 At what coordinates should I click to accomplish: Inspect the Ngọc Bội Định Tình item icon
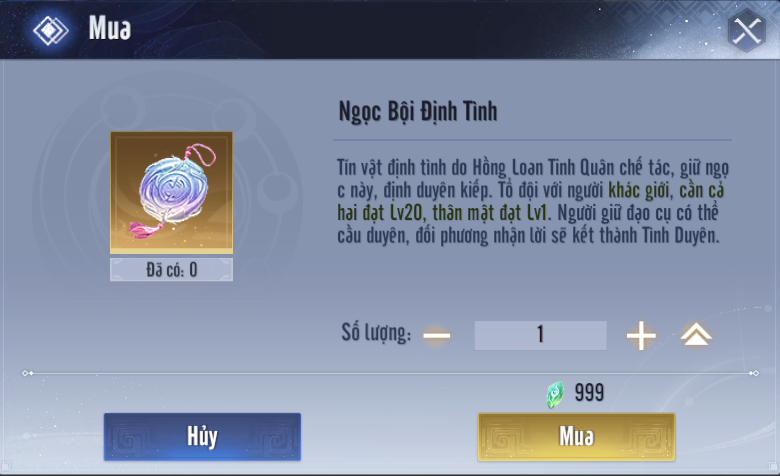point(171,193)
